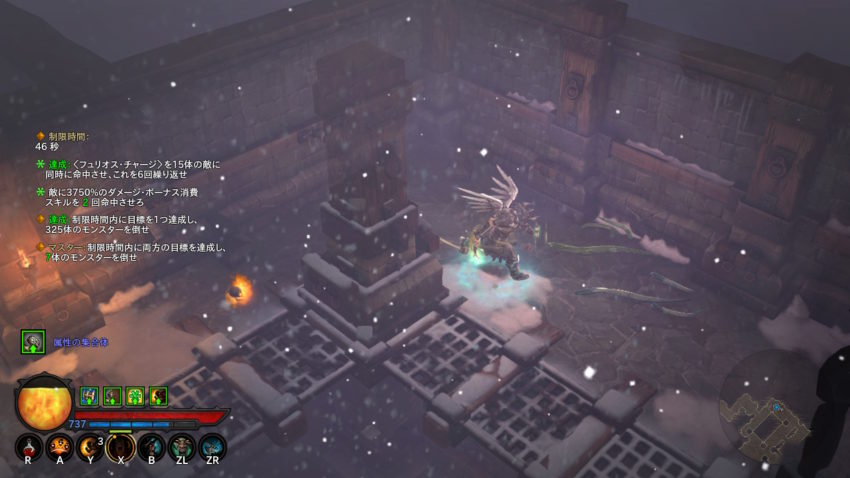The image size is (850, 478).
Task: Use the icy blue skill above ZR
Action: [212, 446]
